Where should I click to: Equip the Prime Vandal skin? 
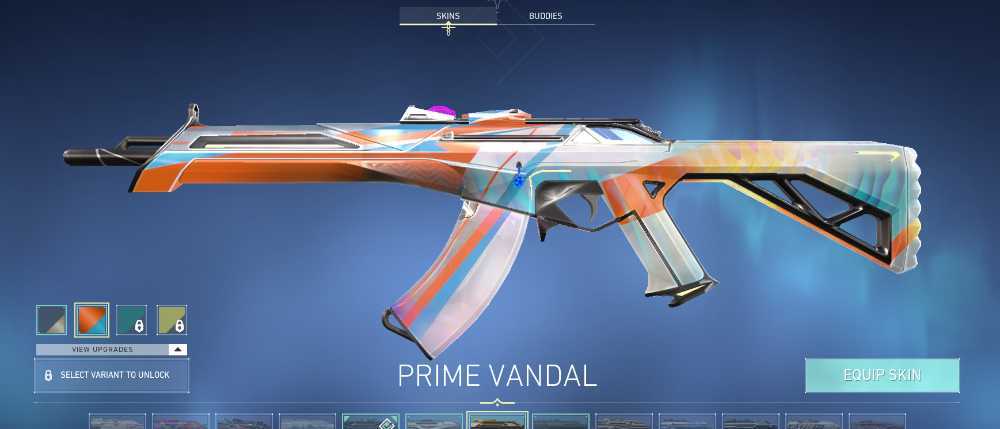coord(882,375)
